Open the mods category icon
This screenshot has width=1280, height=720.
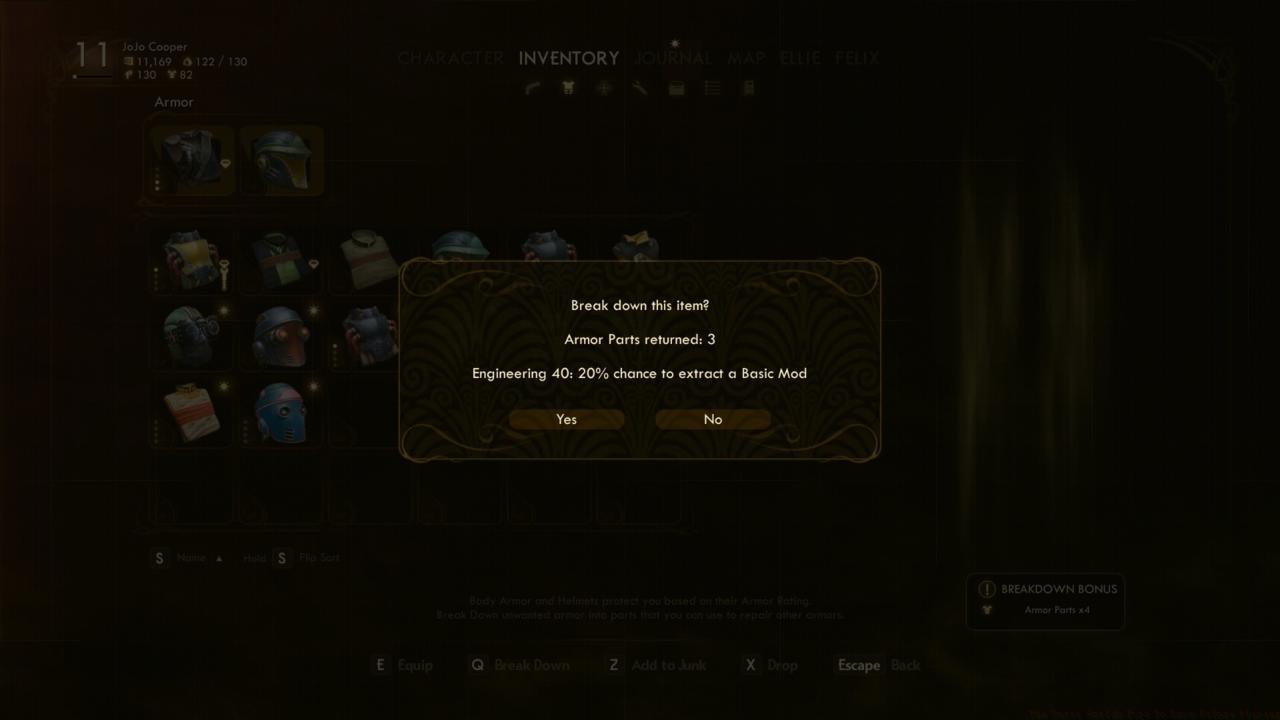point(639,88)
